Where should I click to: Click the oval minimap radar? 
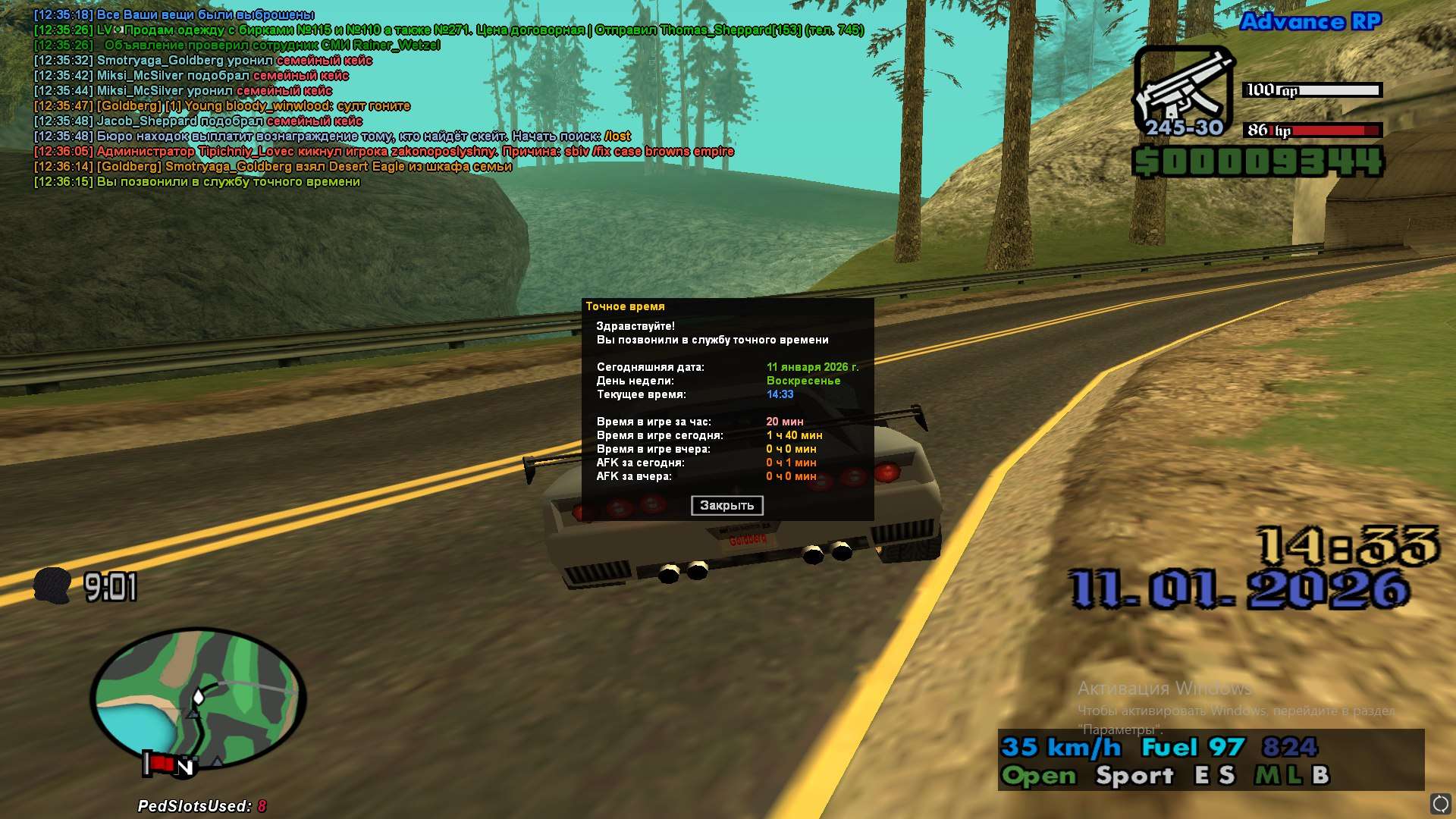(198, 698)
